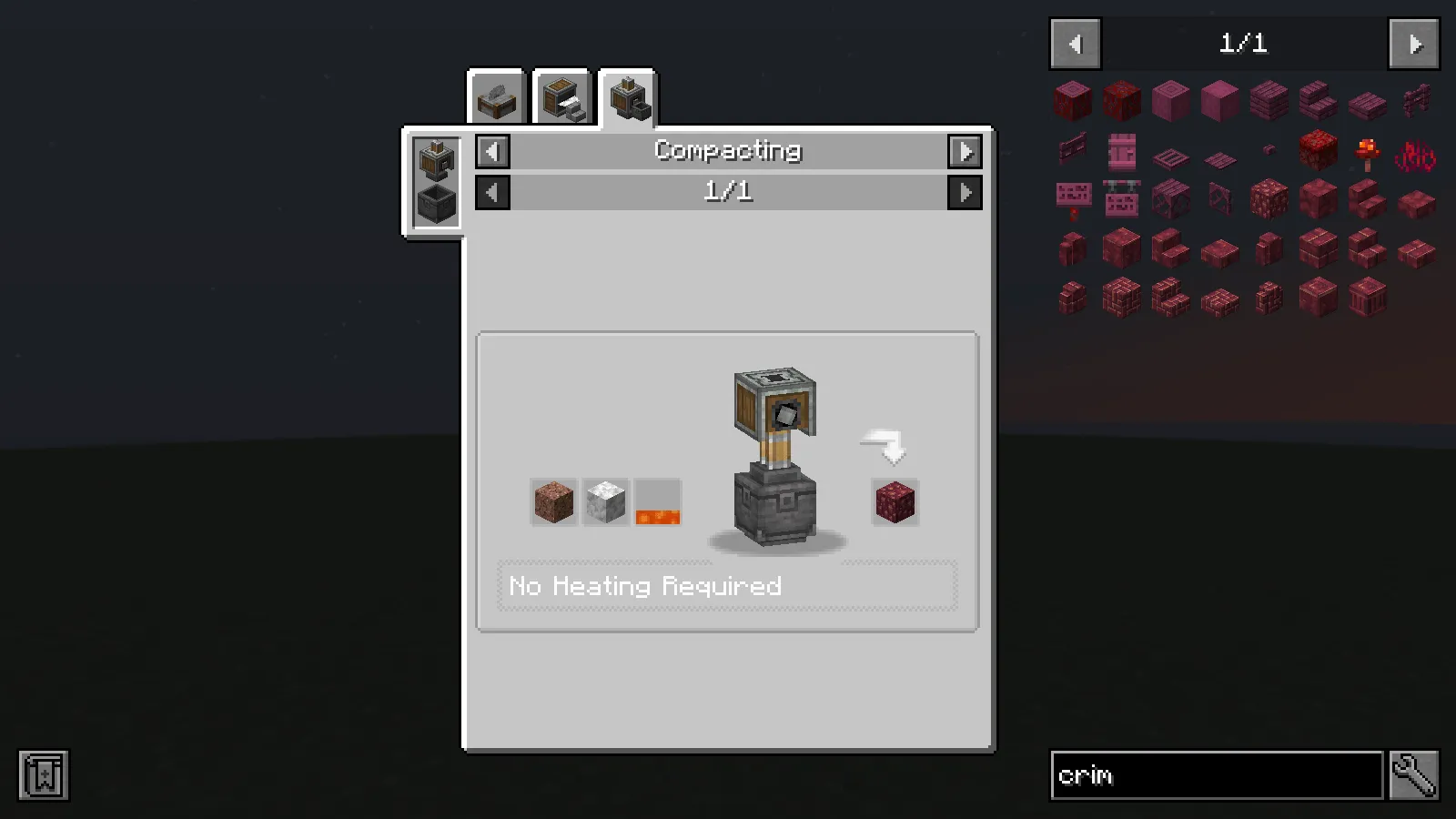Go to previous recipe category with left arrow
Viewport: 1456px width, 819px height.
coord(491,151)
